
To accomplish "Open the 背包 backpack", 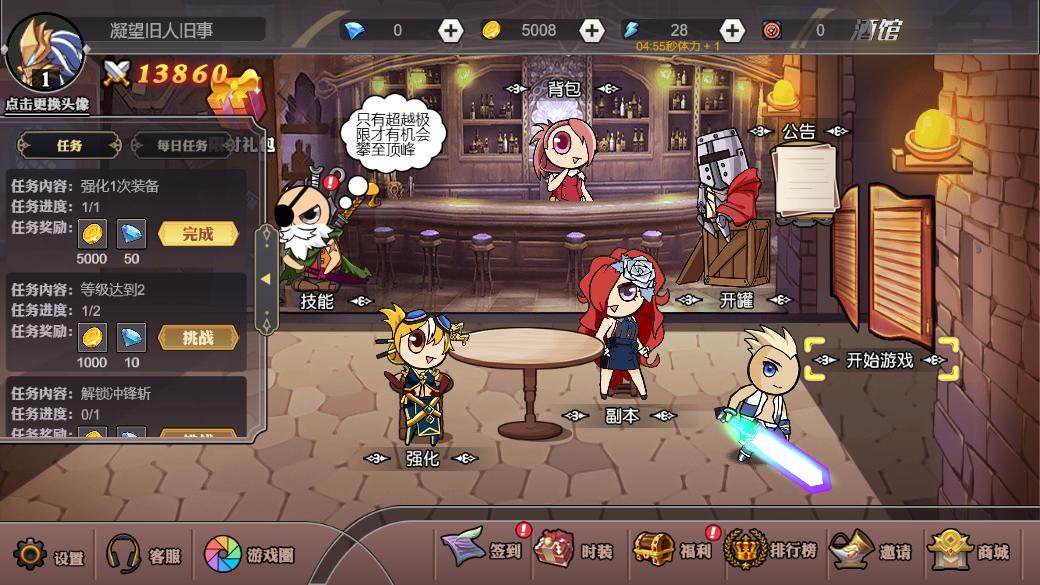I will (564, 88).
